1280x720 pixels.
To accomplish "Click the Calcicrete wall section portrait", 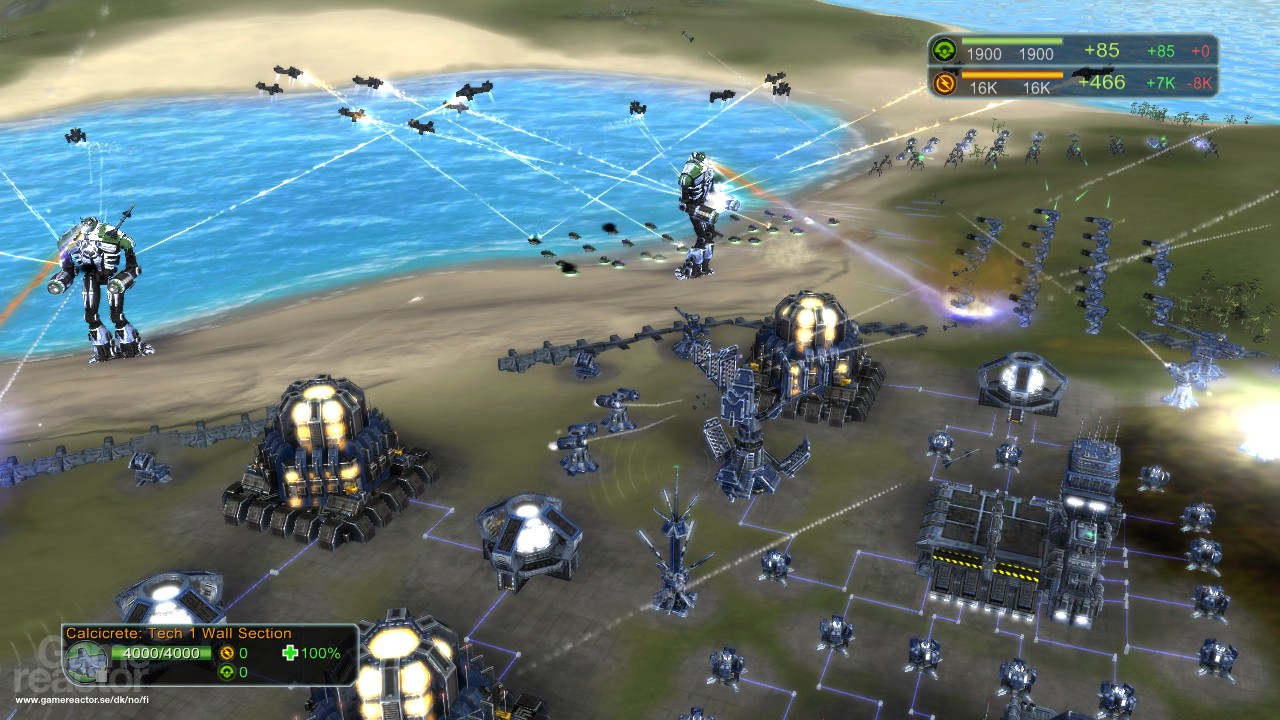I will pos(87,662).
